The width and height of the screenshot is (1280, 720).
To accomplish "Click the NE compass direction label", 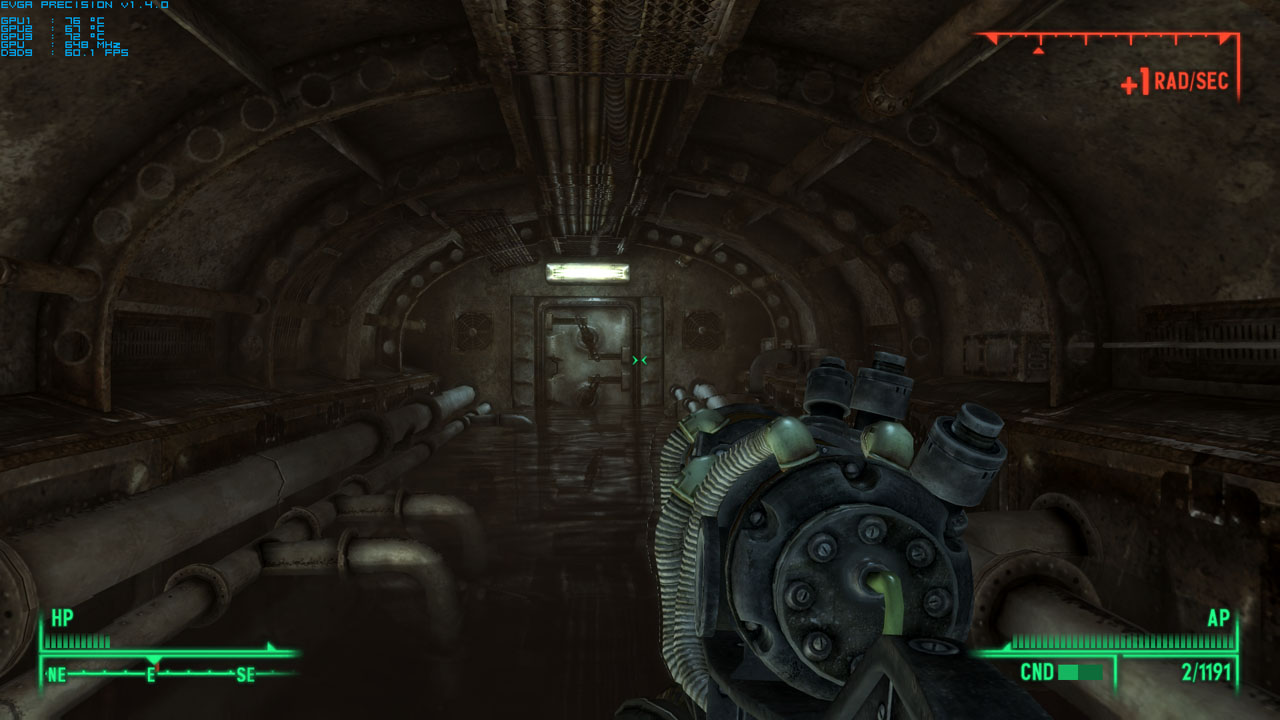I will [x=57, y=675].
